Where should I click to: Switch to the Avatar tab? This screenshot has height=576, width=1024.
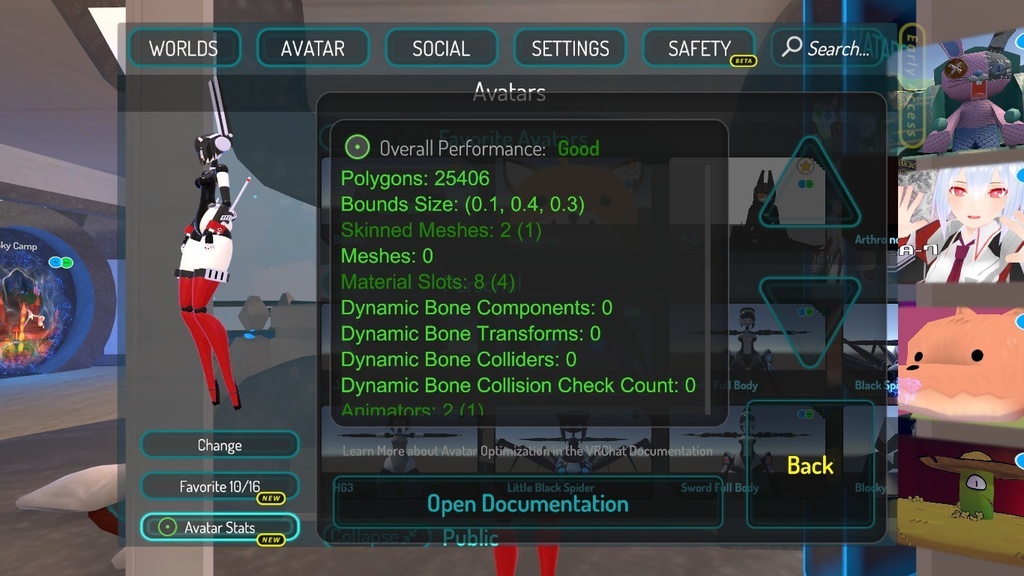pos(313,48)
